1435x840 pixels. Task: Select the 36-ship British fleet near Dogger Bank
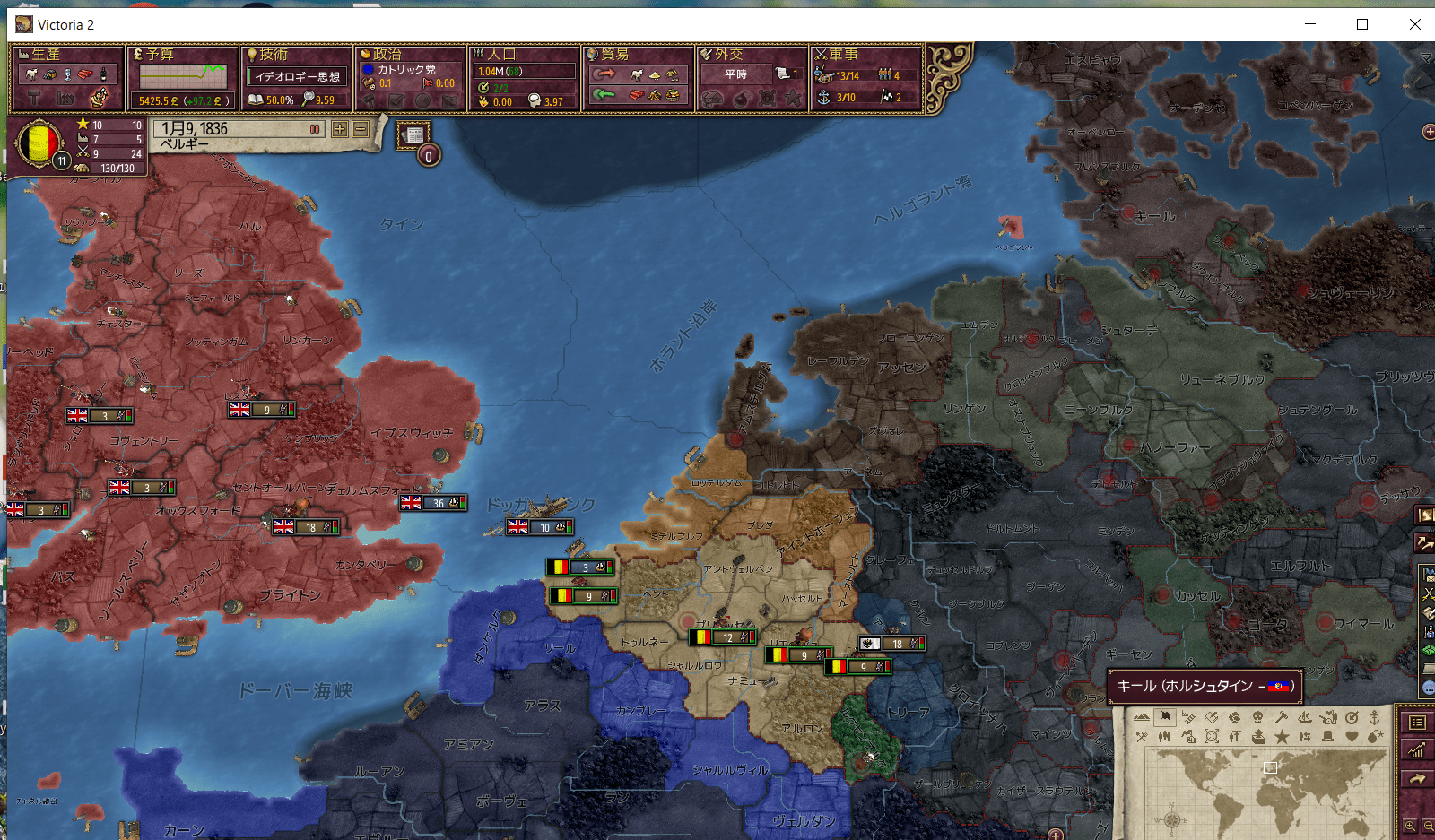click(x=433, y=503)
